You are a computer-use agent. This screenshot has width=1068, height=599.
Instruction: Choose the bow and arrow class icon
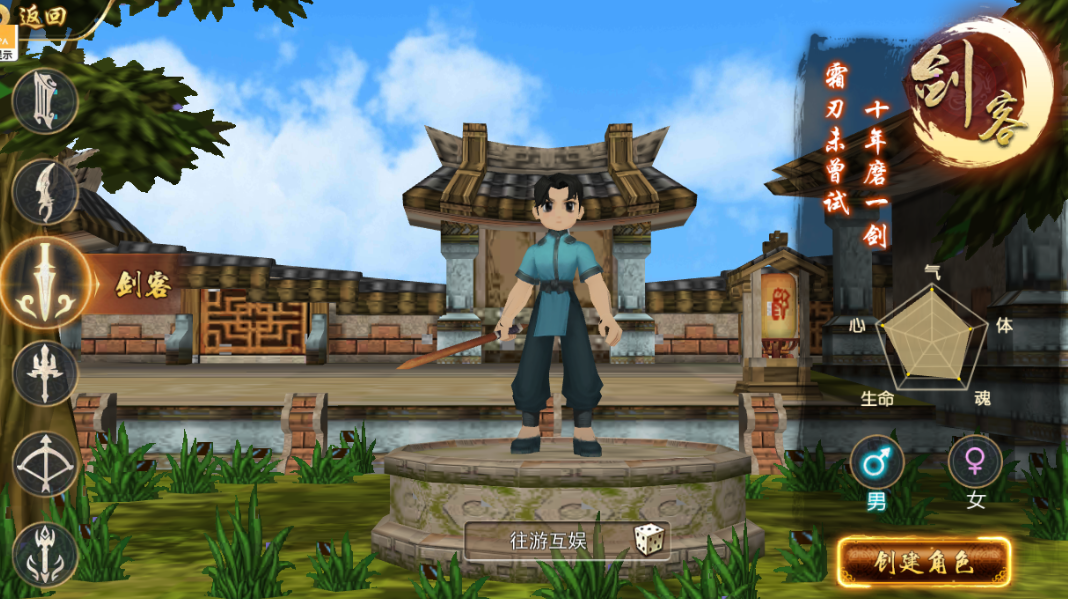pyautogui.click(x=45, y=464)
